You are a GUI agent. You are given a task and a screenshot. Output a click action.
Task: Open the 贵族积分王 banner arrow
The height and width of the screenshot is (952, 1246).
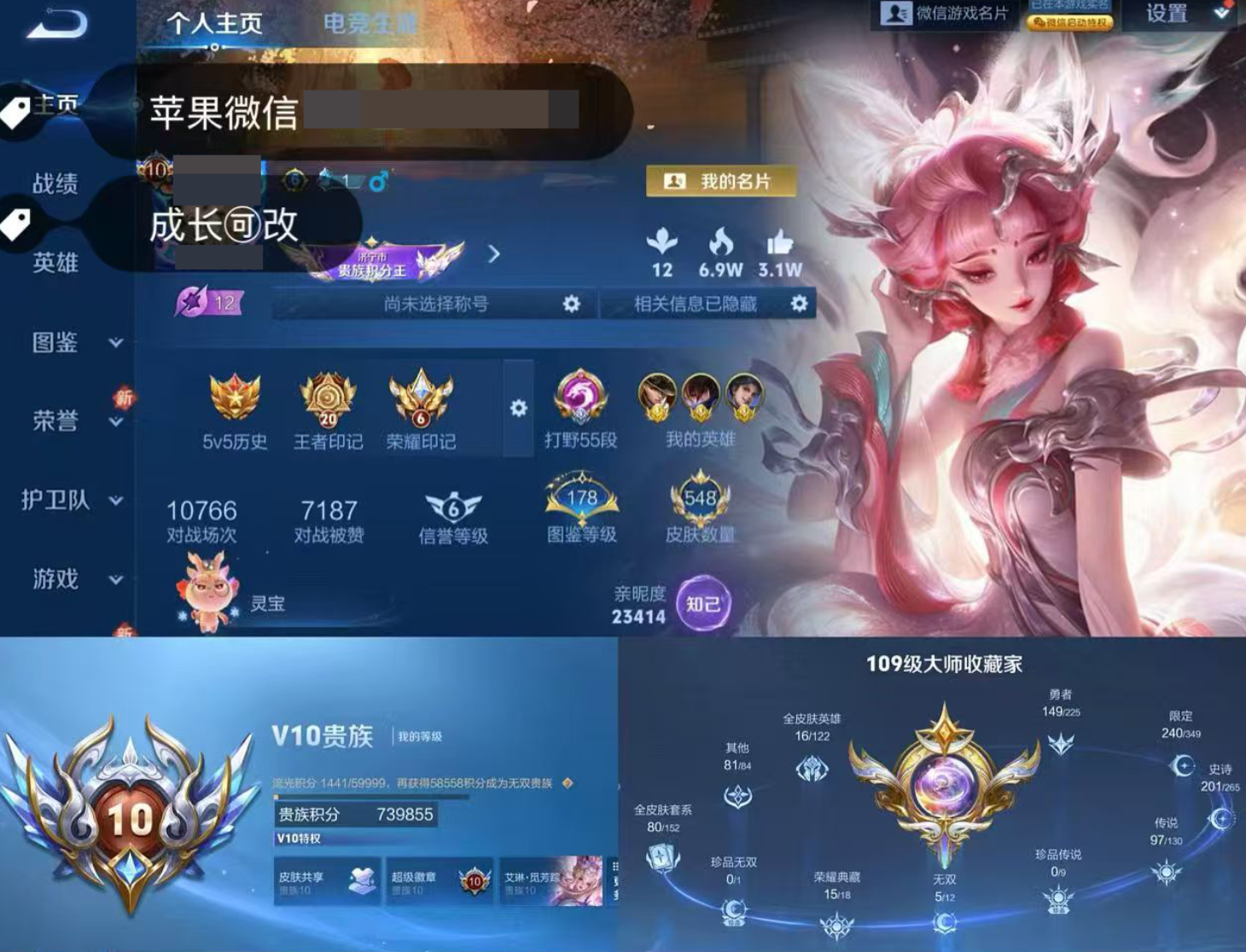click(x=495, y=253)
